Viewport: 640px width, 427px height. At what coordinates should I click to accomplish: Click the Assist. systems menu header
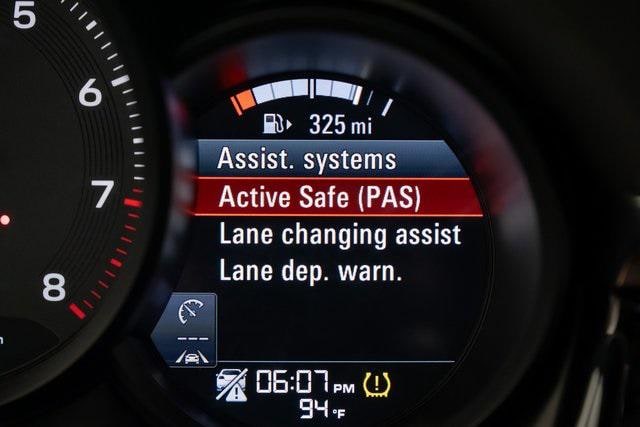(307, 159)
